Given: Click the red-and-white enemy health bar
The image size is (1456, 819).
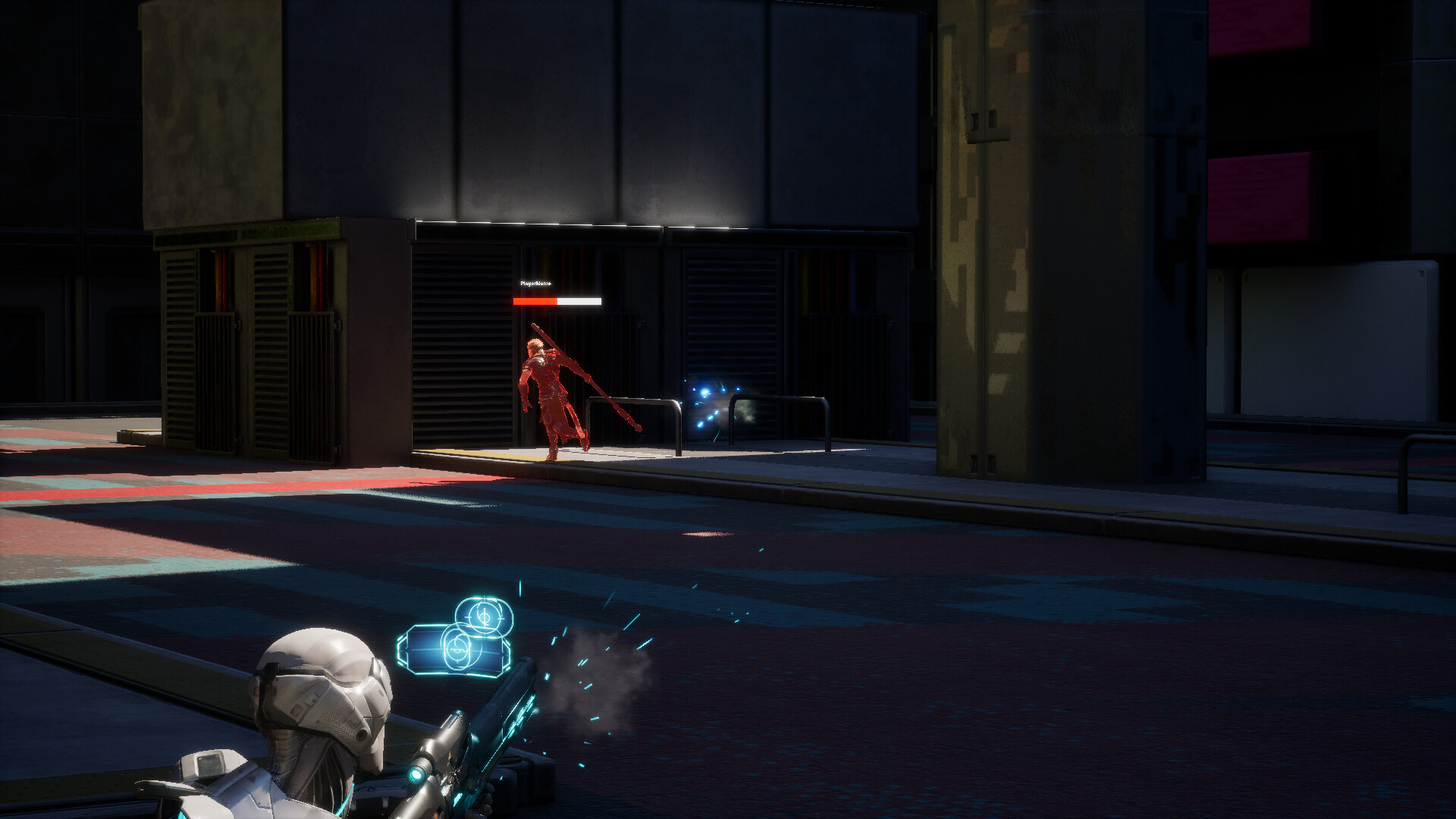Looking at the screenshot, I should point(556,301).
